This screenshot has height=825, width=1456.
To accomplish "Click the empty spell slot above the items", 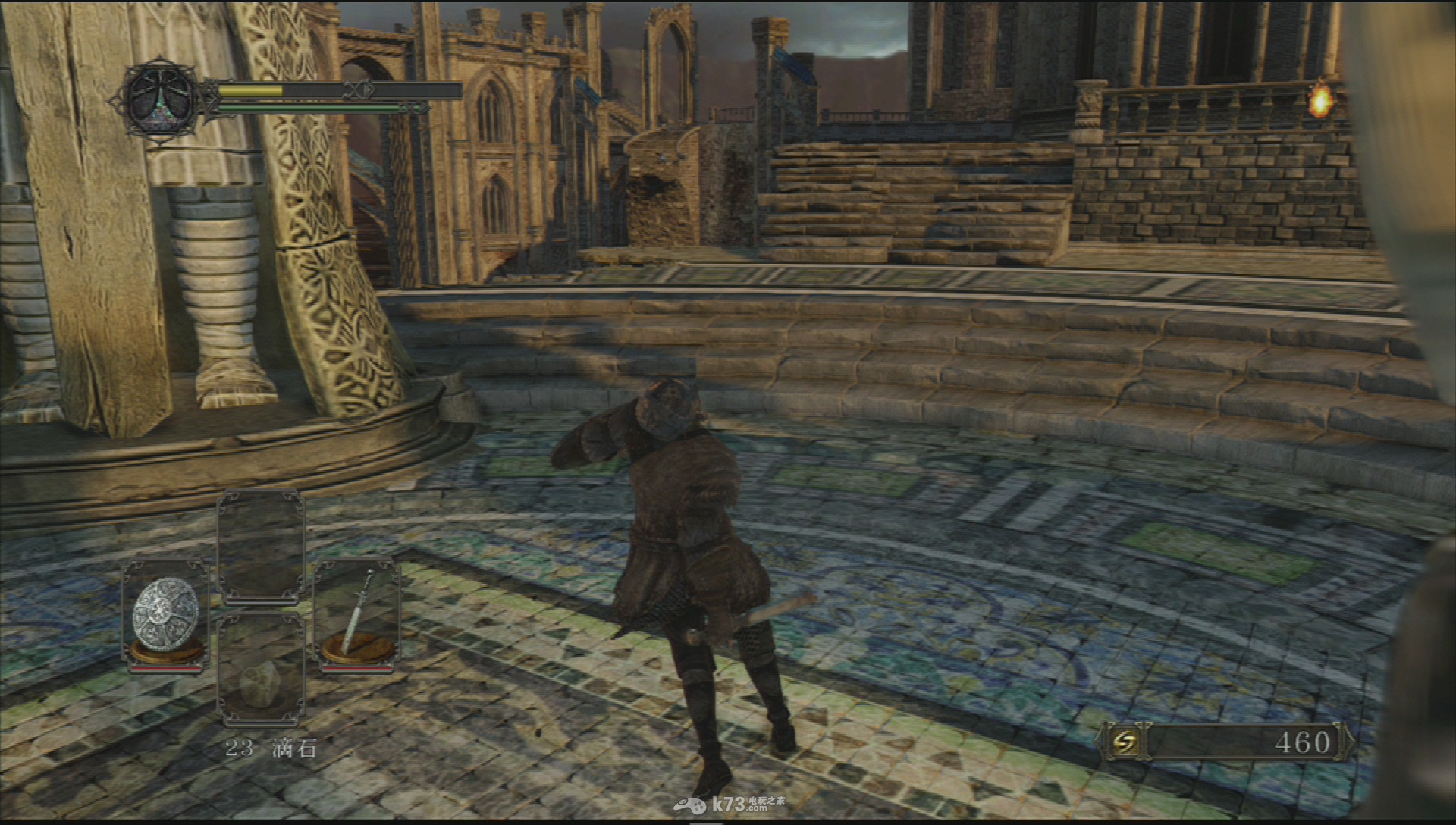I will (x=261, y=546).
